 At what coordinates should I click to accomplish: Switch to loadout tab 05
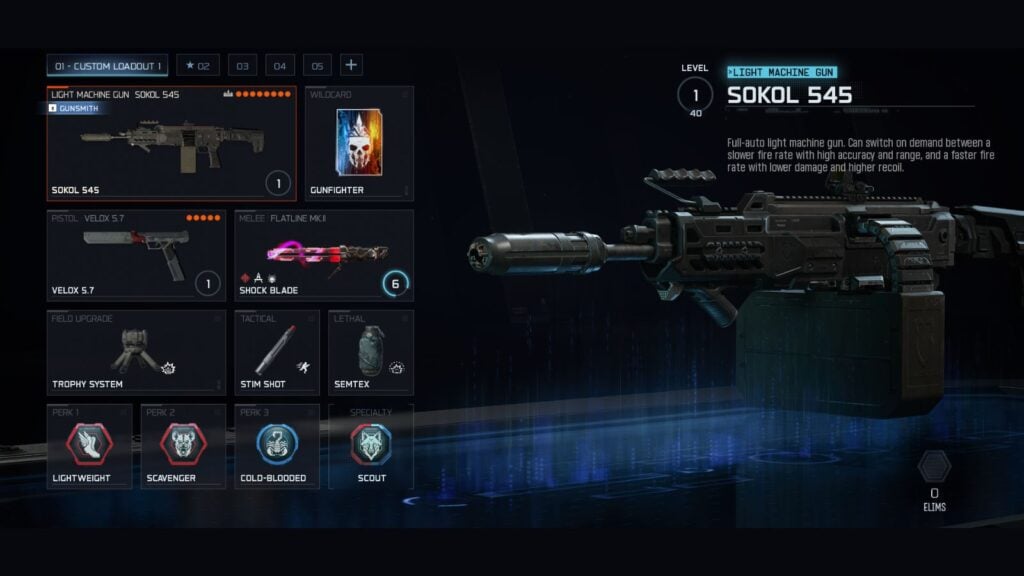[317, 66]
